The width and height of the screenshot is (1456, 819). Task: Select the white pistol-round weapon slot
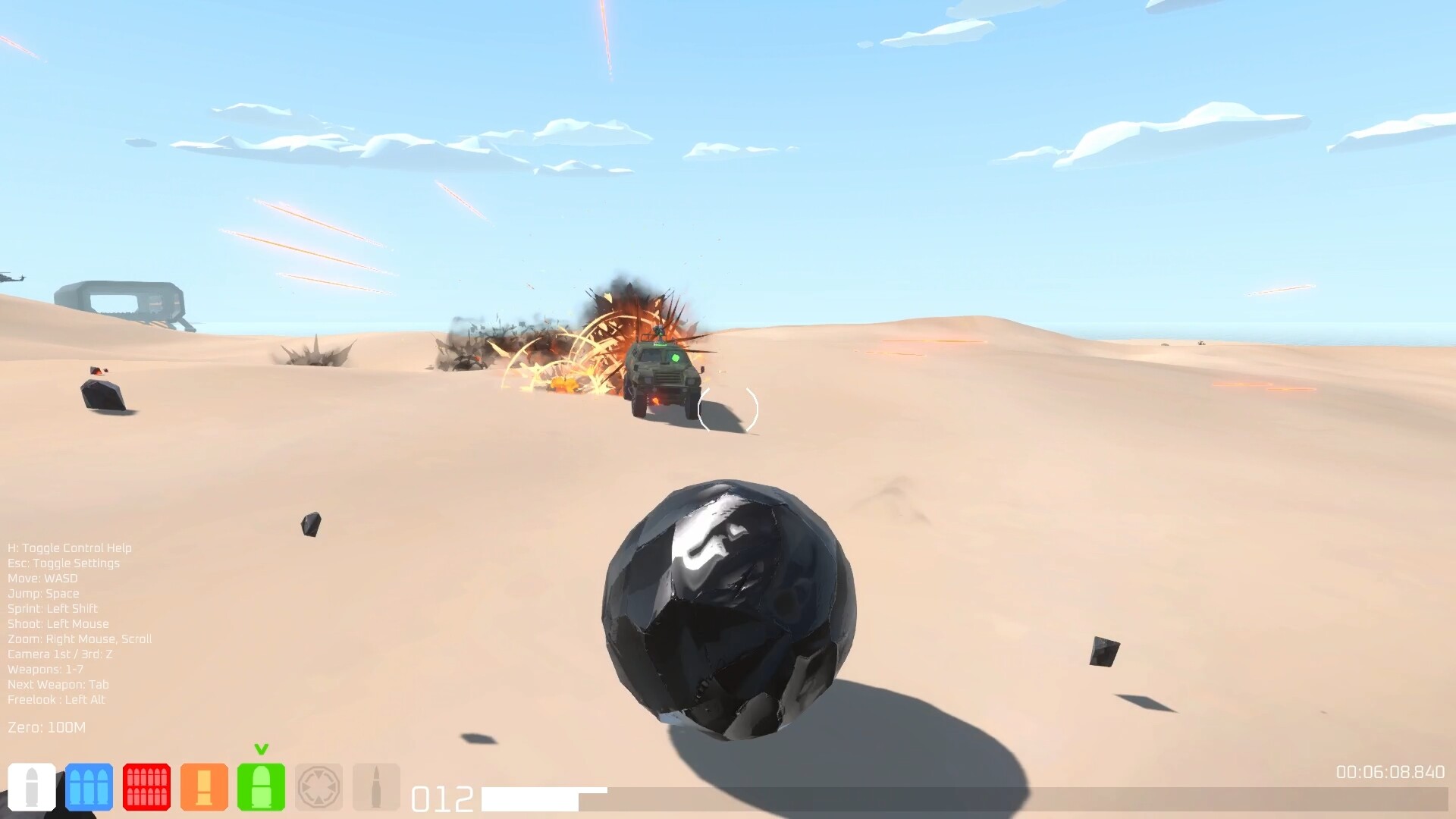[30, 787]
